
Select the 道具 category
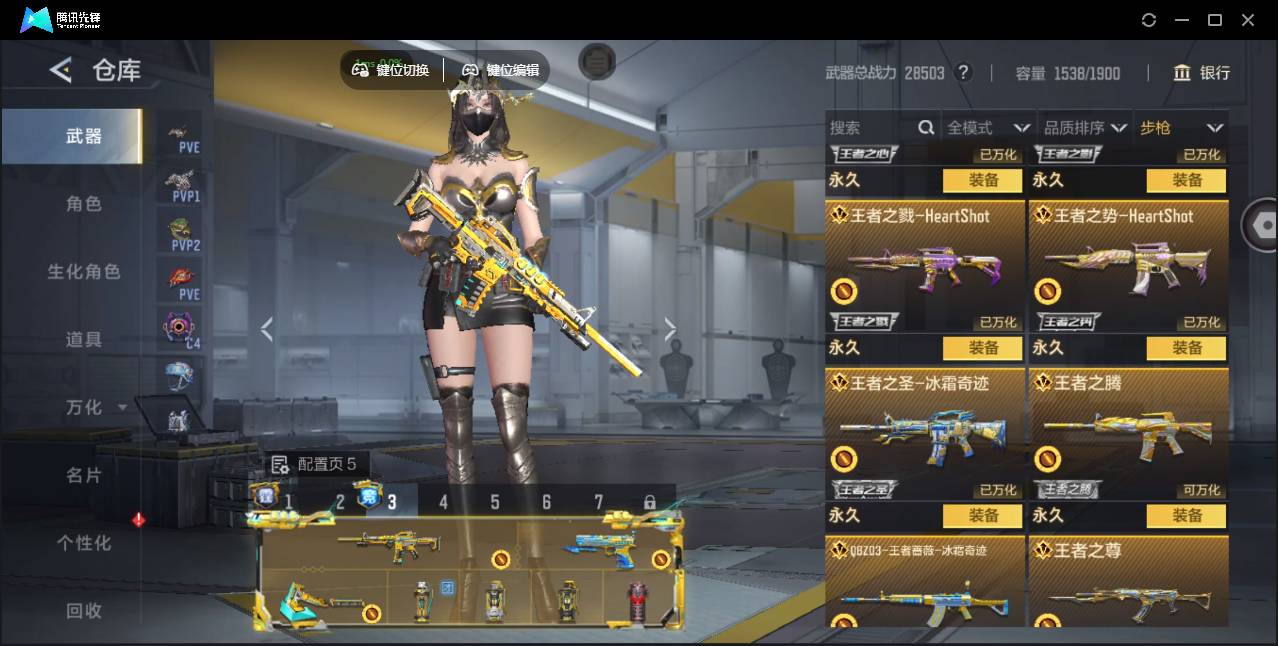[84, 340]
